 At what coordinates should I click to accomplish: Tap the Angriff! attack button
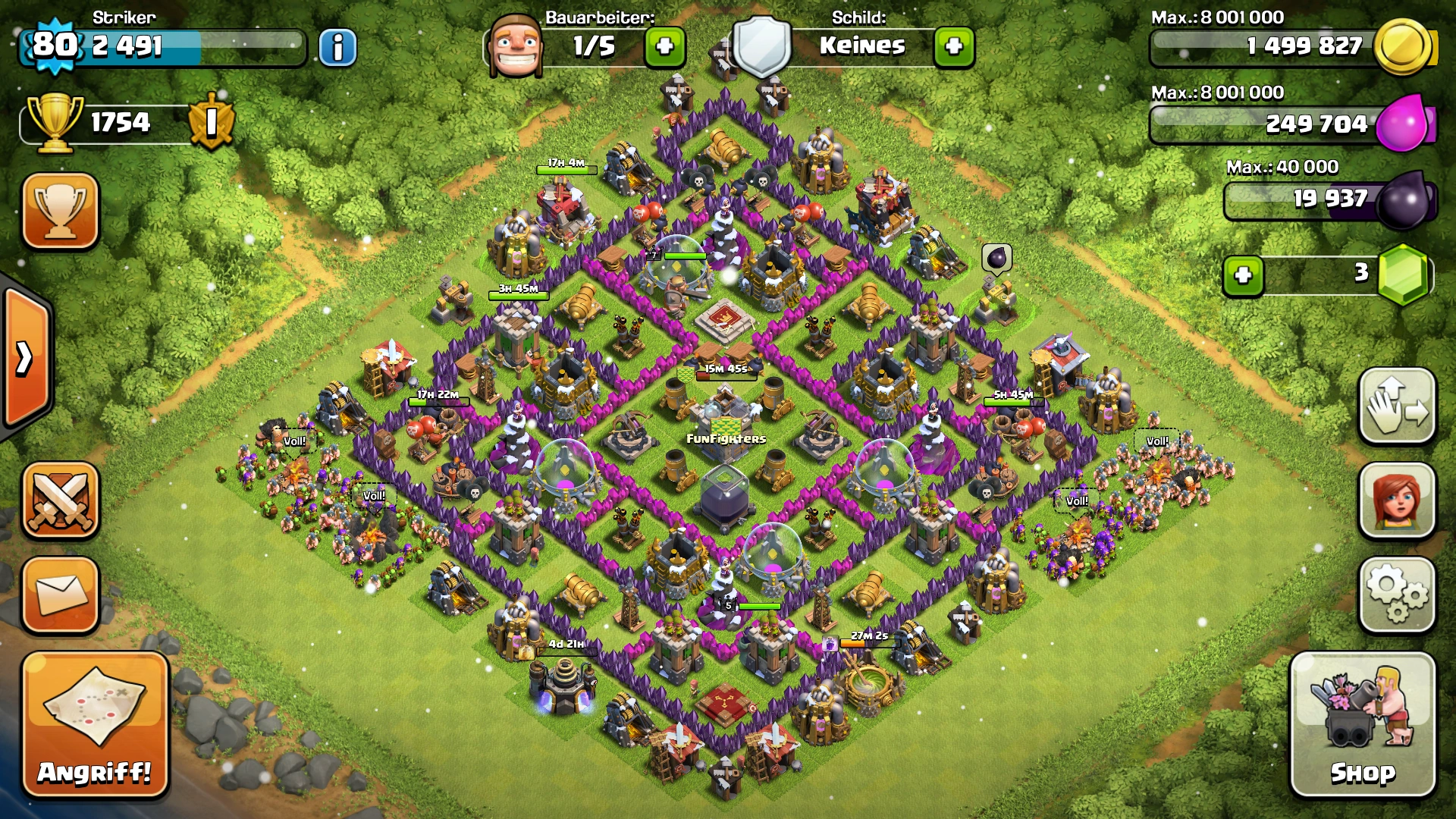[95, 724]
